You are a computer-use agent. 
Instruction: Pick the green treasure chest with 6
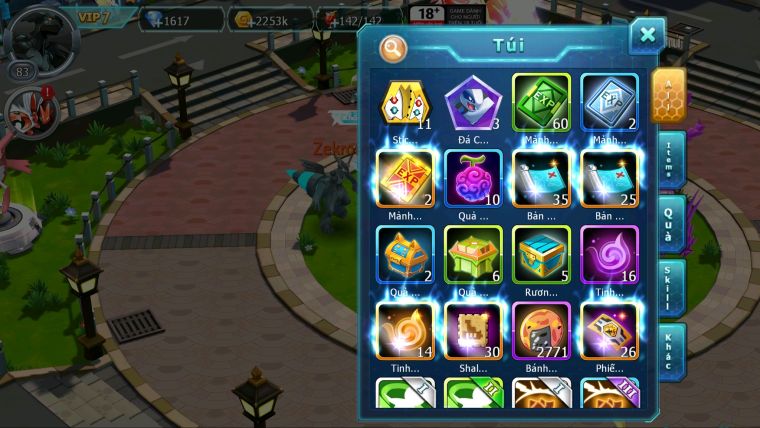tap(473, 255)
